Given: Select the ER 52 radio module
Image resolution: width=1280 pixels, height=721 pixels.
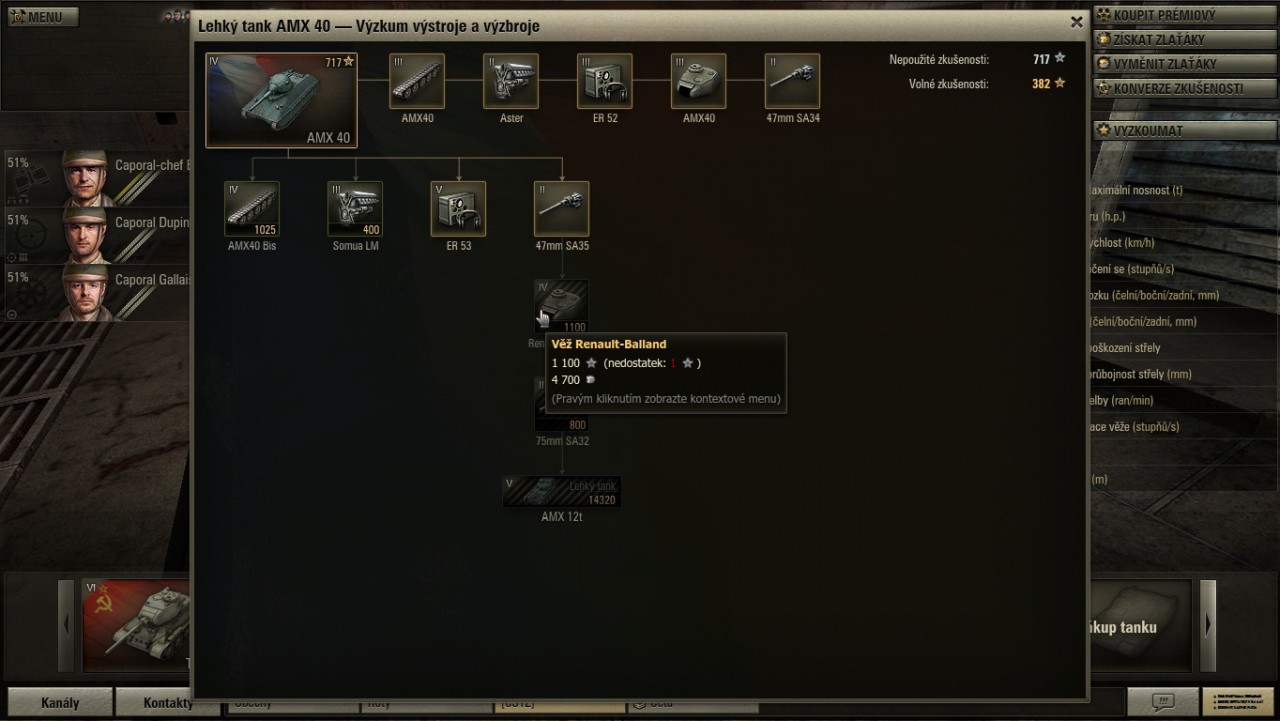Looking at the screenshot, I should coord(605,81).
